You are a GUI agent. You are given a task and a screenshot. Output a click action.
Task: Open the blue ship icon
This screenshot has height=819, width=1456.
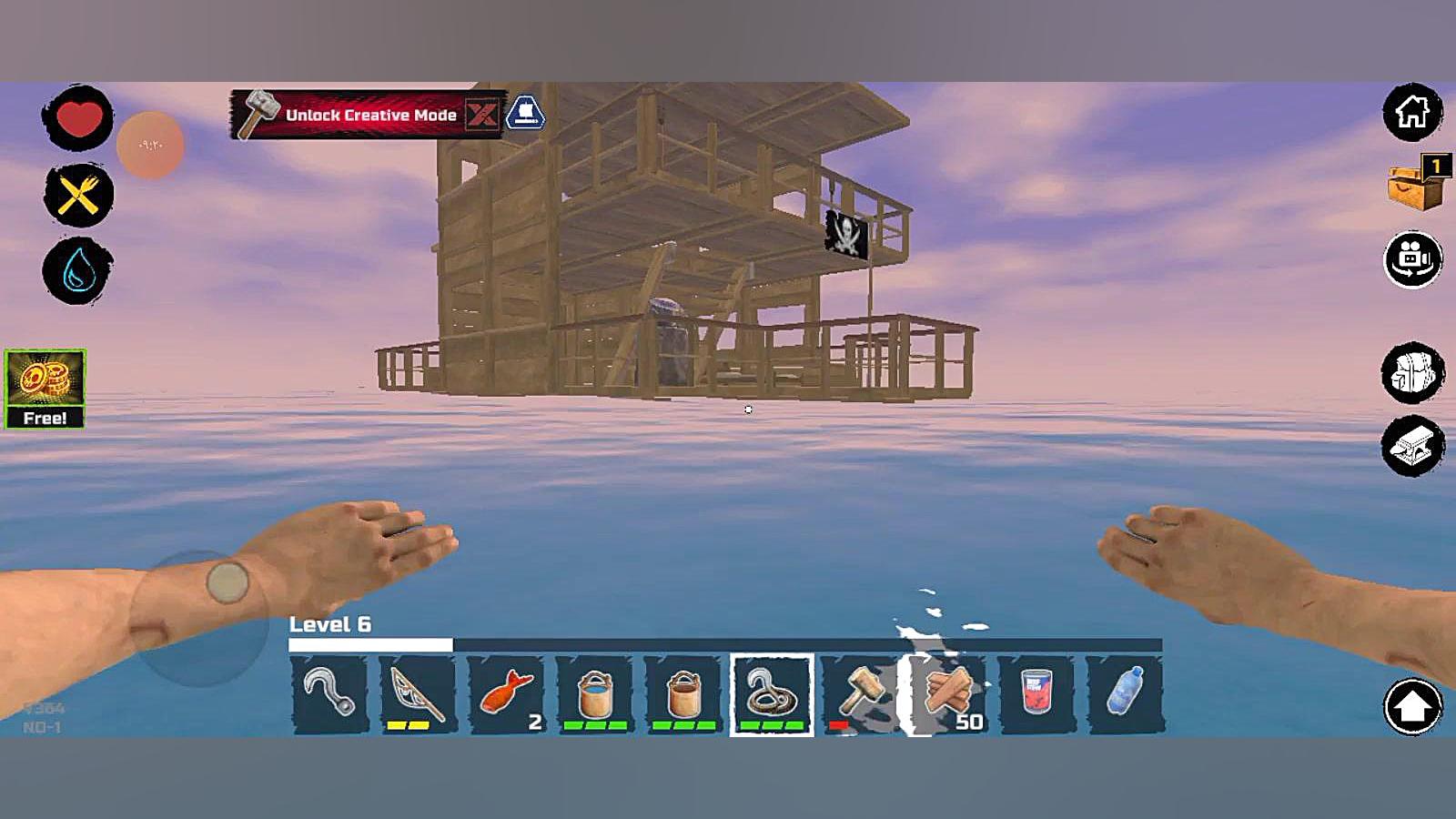click(x=525, y=114)
